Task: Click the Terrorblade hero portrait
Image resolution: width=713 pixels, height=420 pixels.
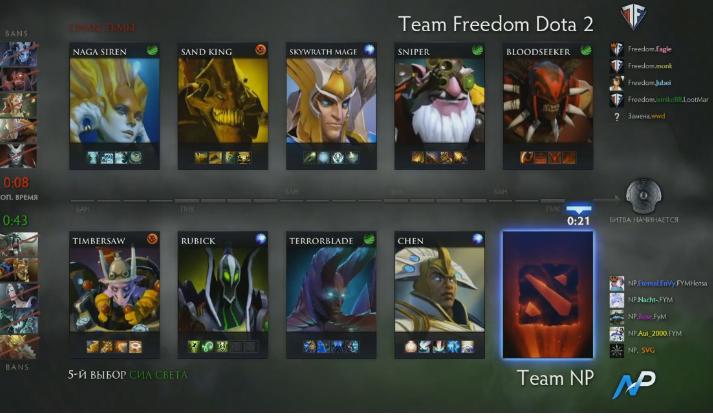Action: (x=331, y=290)
